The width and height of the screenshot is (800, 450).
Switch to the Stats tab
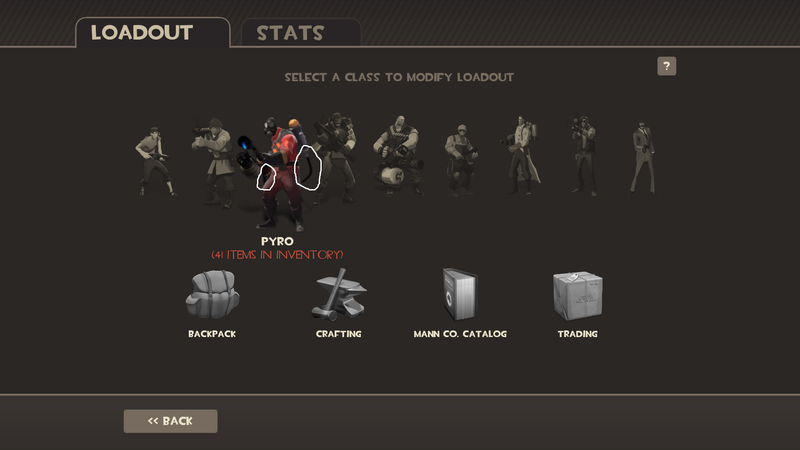click(290, 32)
